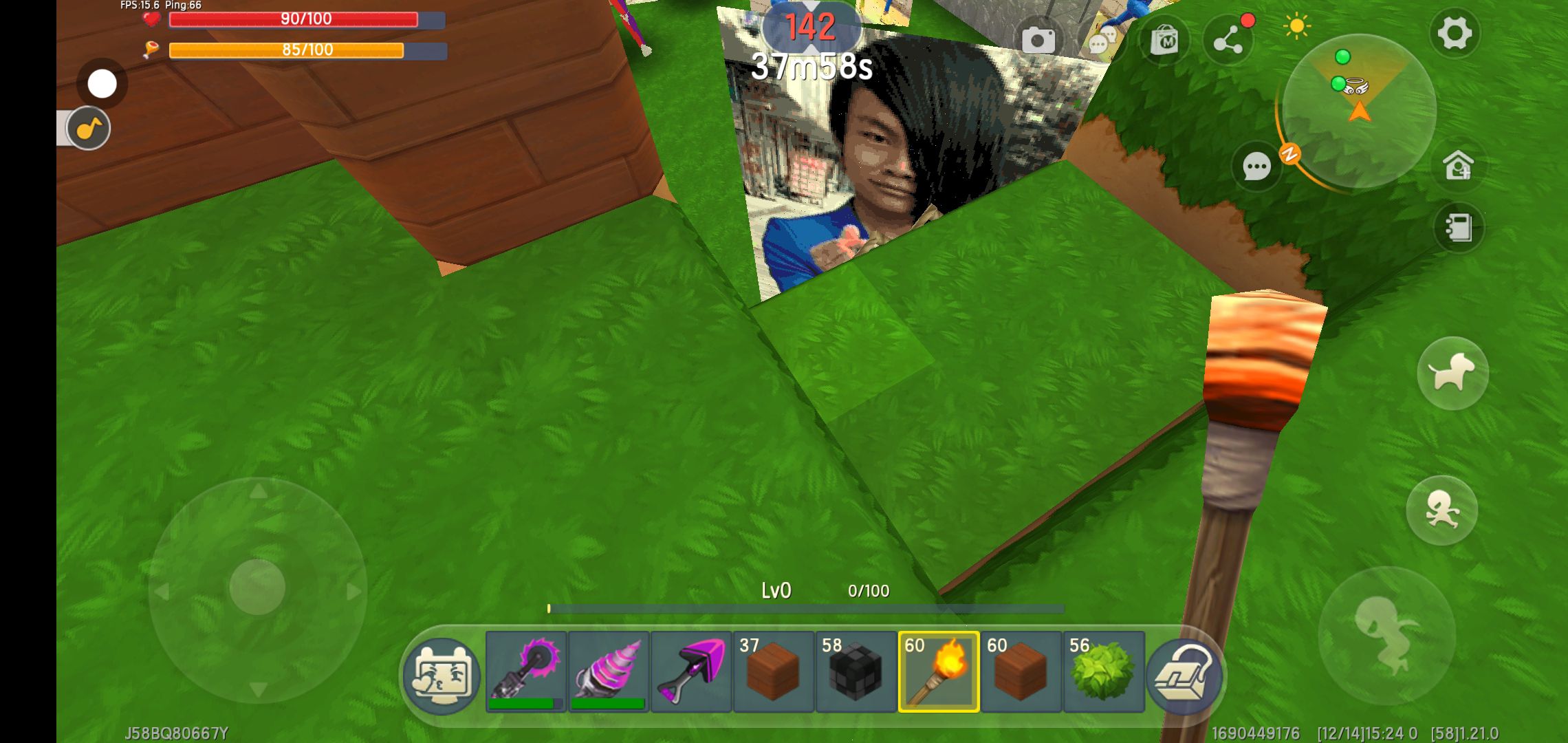Tap the white dog mount button
The height and width of the screenshot is (743, 1568).
(1452, 374)
